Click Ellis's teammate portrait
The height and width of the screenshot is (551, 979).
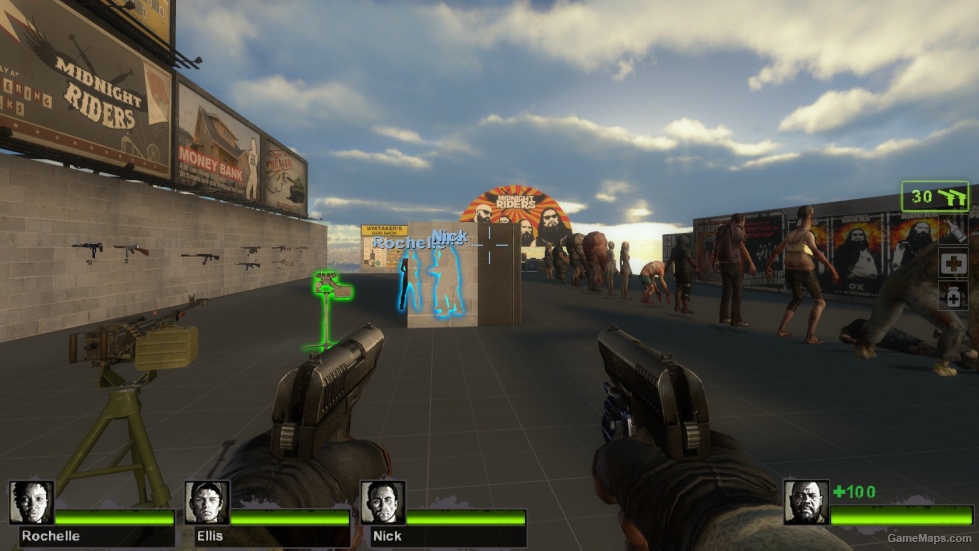point(207,503)
